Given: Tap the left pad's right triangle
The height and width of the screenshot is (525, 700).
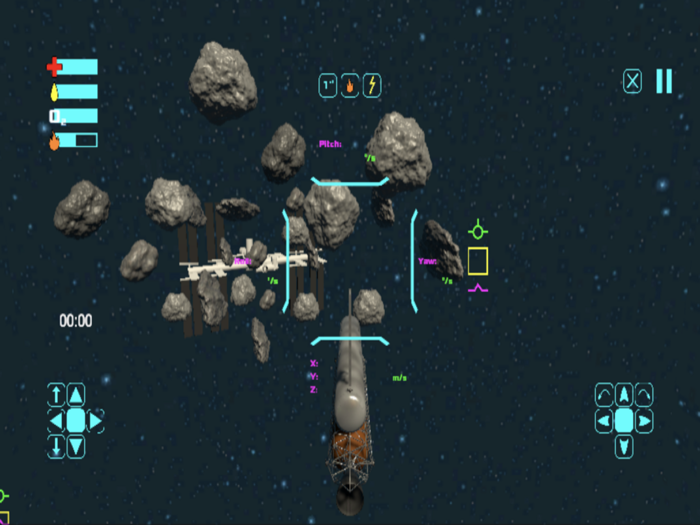Looking at the screenshot, I should tap(96, 420).
